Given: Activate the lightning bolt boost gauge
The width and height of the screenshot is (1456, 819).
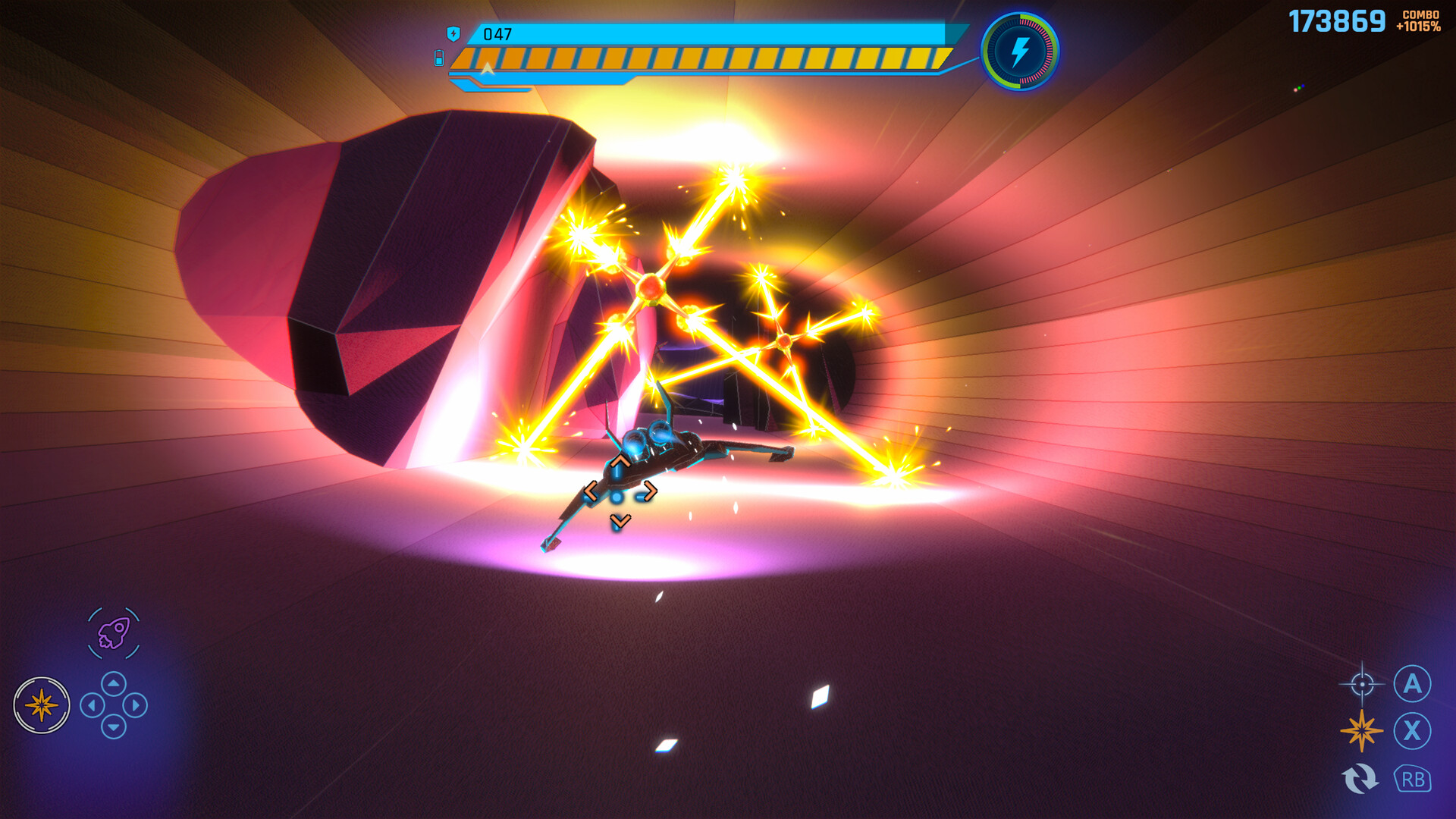Looking at the screenshot, I should [1020, 52].
